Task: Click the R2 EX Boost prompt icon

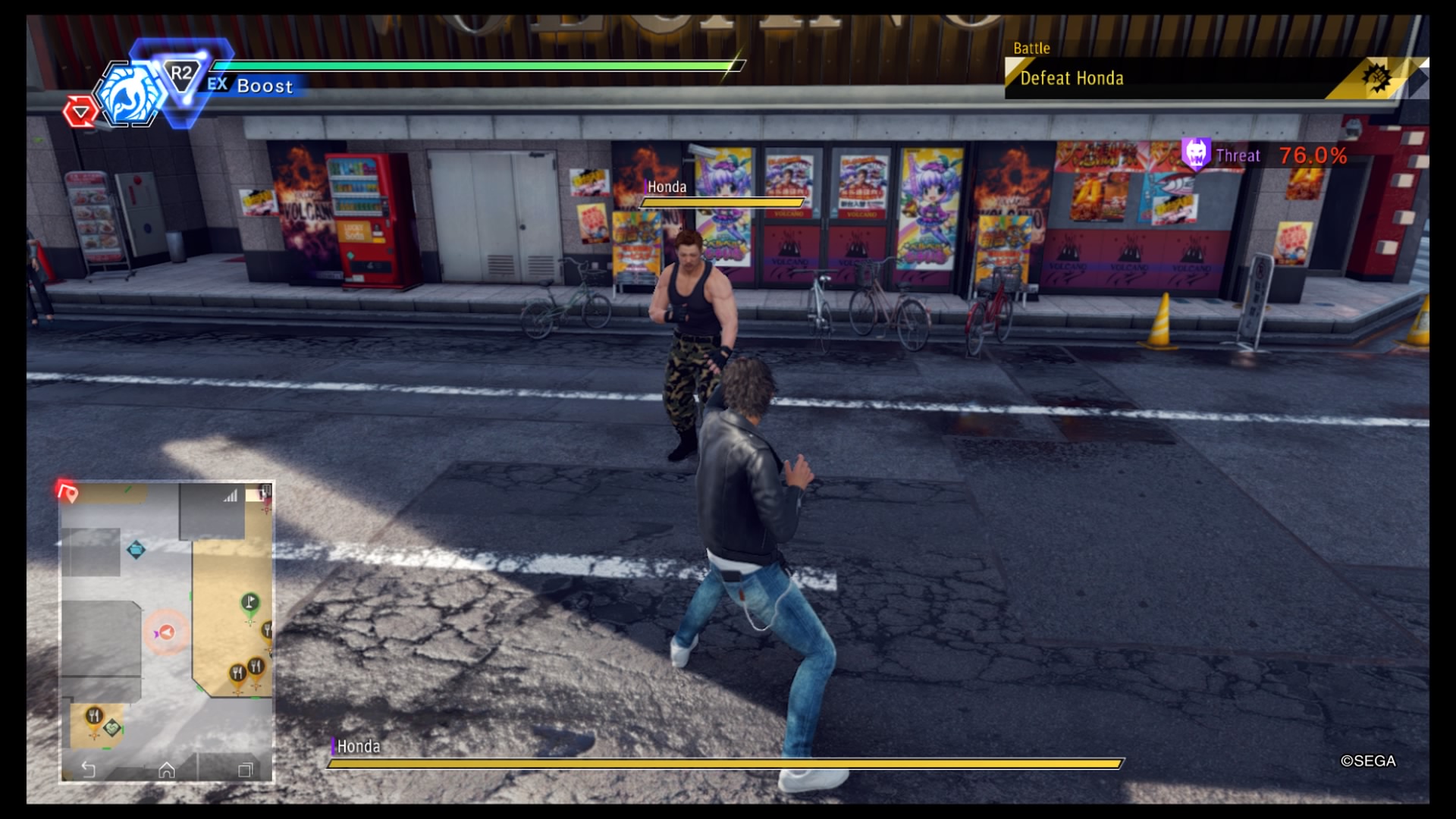Action: 181,73
